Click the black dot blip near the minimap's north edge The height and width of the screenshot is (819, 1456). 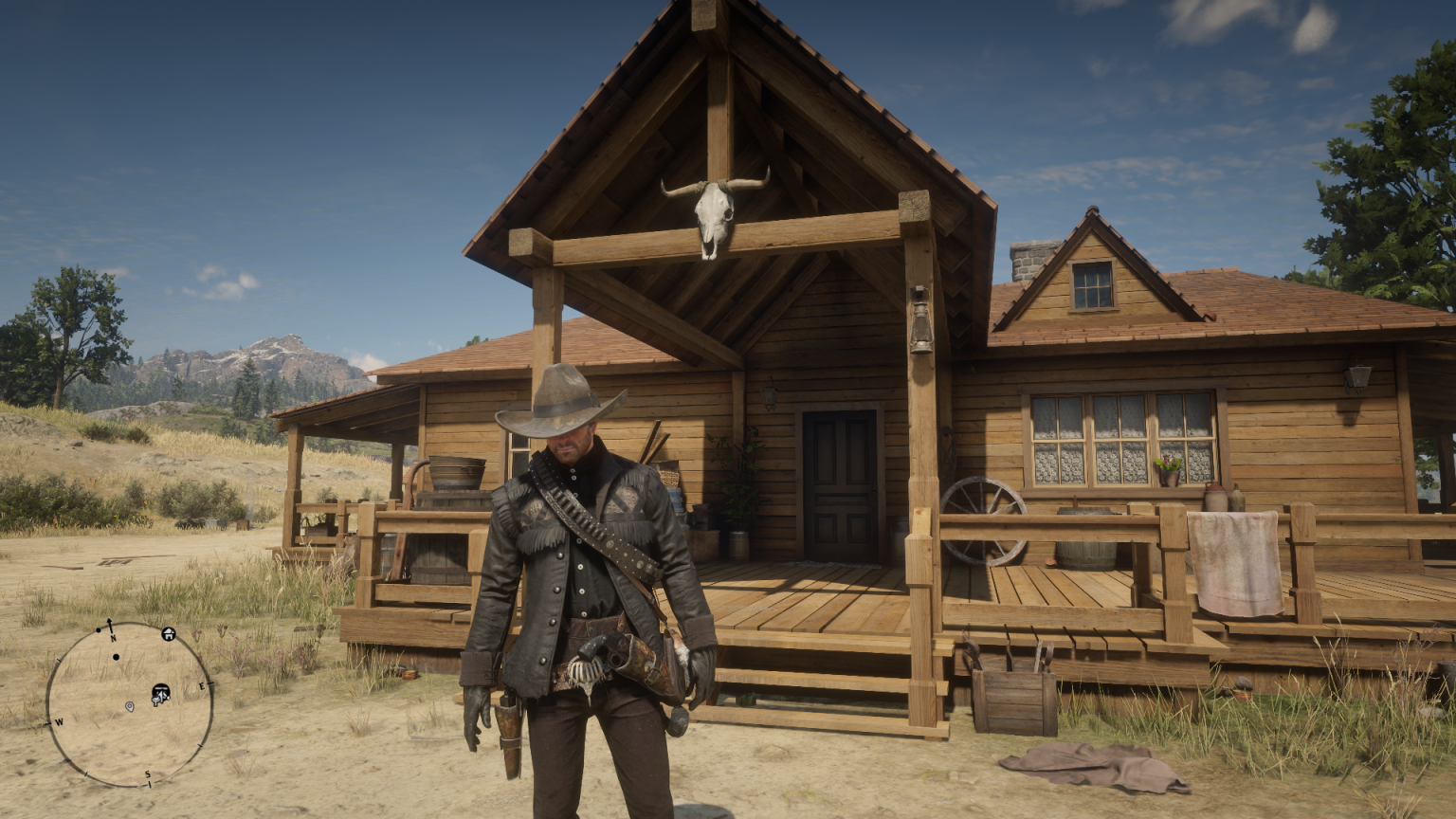click(98, 630)
